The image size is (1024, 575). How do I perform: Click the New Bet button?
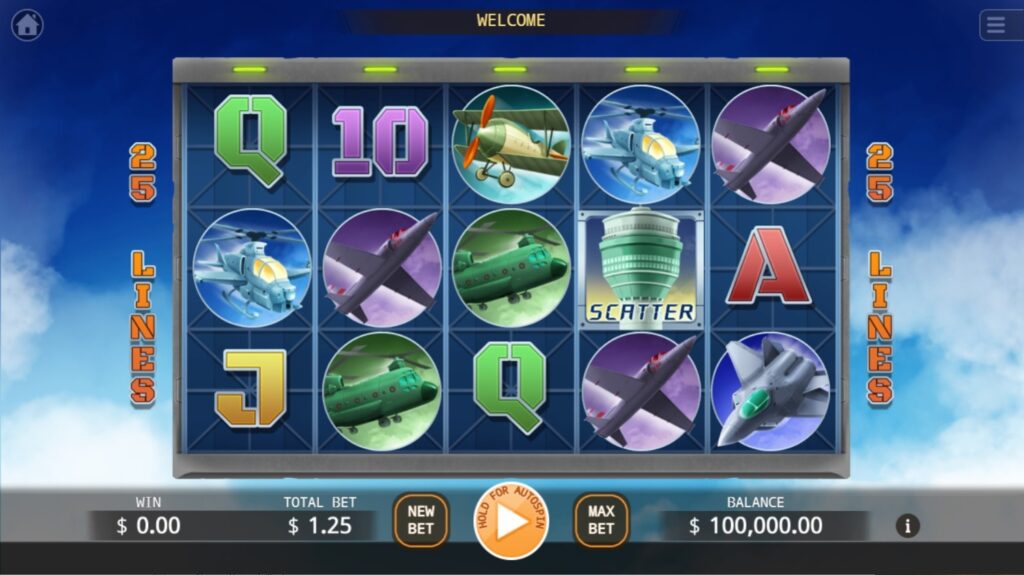tap(421, 520)
